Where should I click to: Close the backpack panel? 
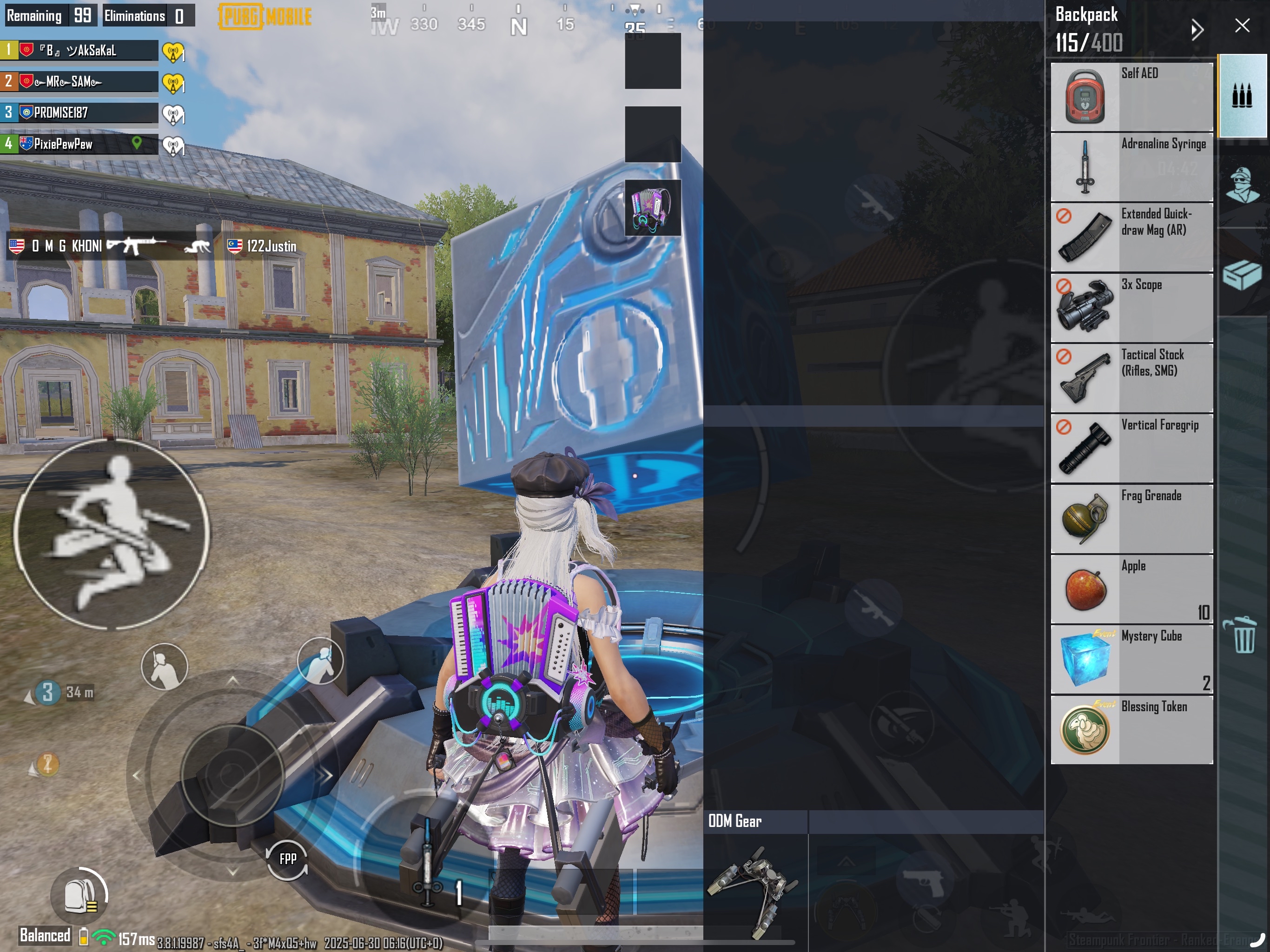tap(1242, 26)
